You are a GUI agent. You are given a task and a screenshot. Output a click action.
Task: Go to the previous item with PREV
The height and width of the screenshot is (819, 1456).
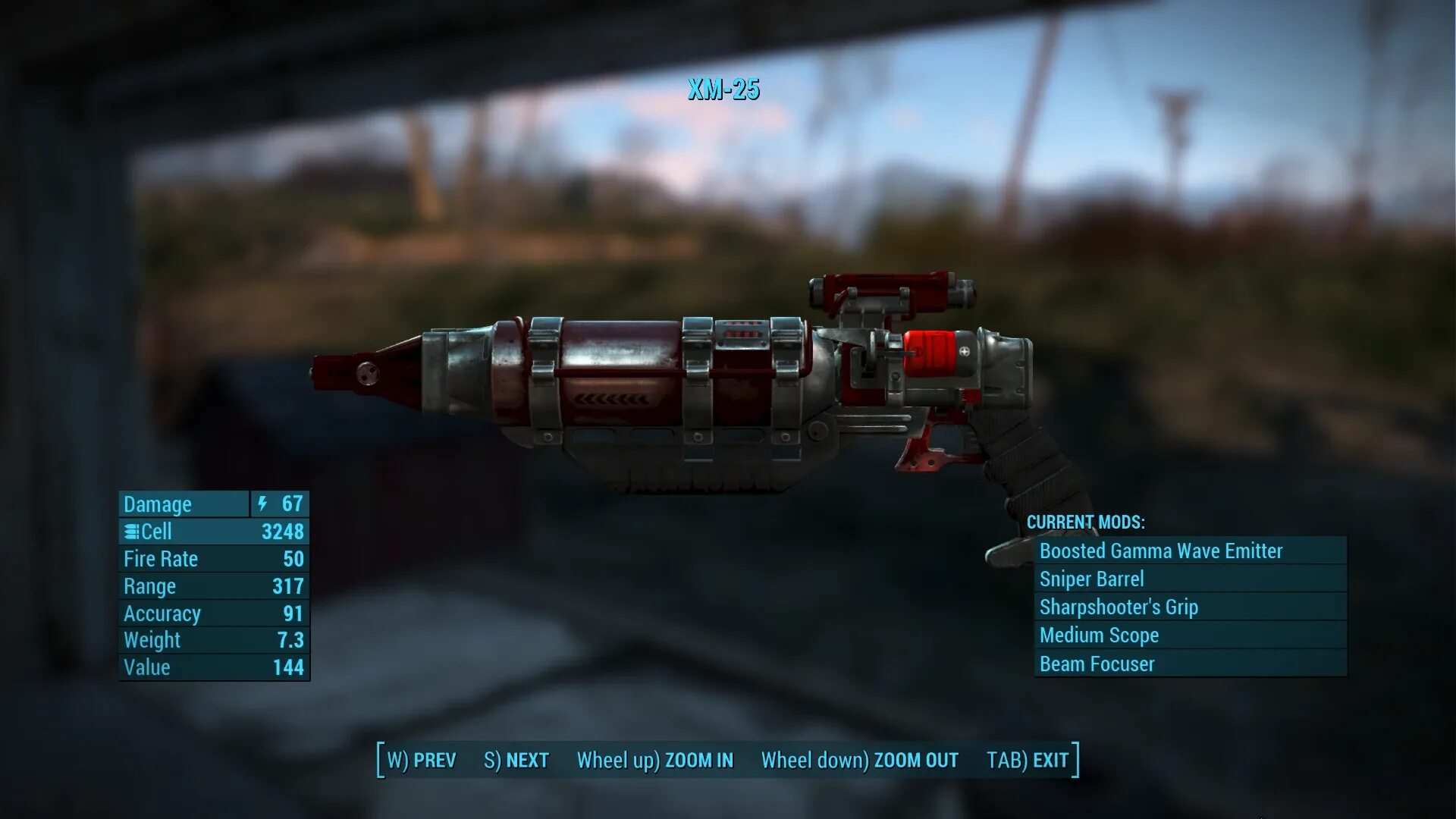click(x=422, y=760)
